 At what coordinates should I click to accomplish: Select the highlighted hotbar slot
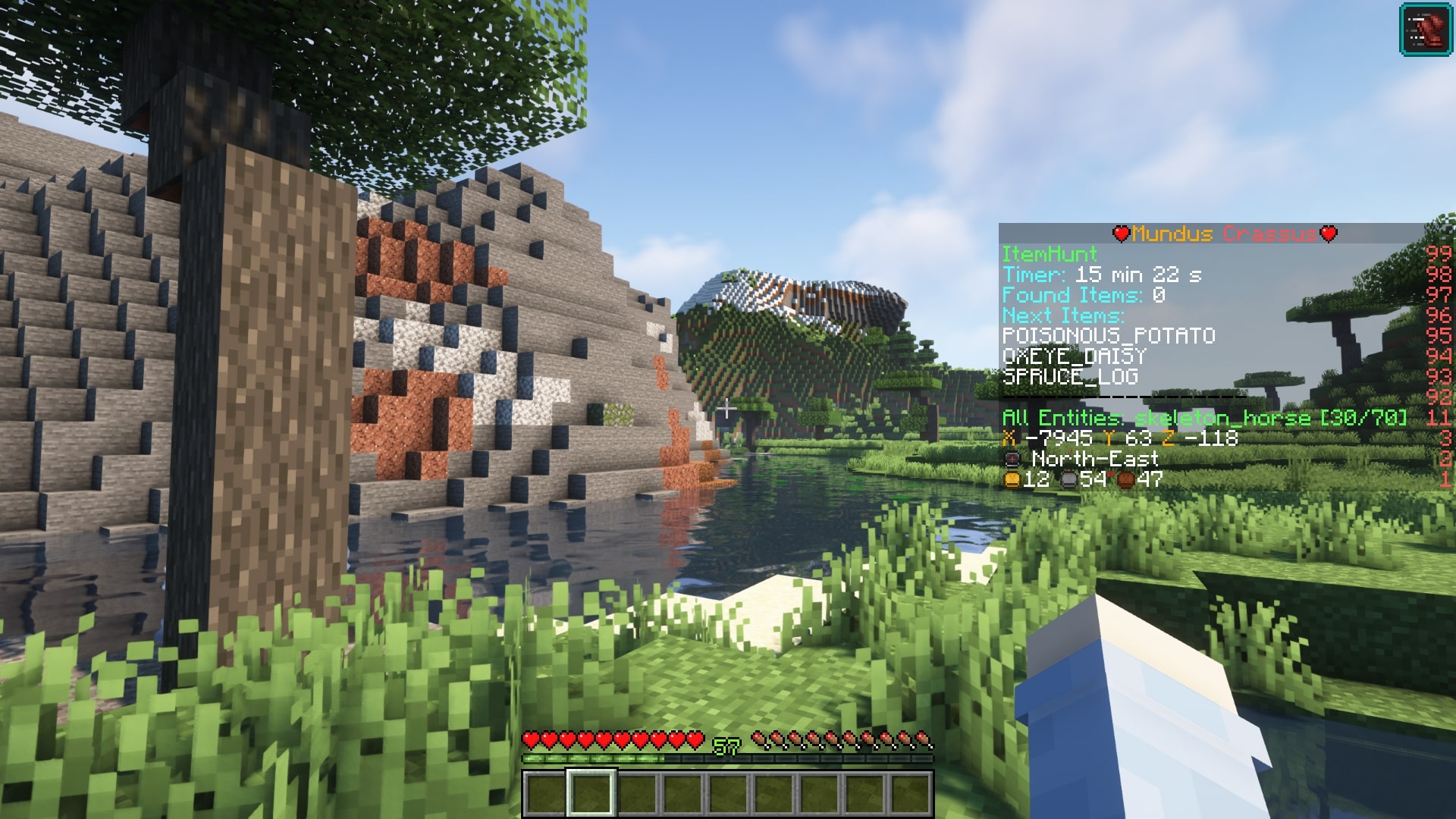[591, 793]
